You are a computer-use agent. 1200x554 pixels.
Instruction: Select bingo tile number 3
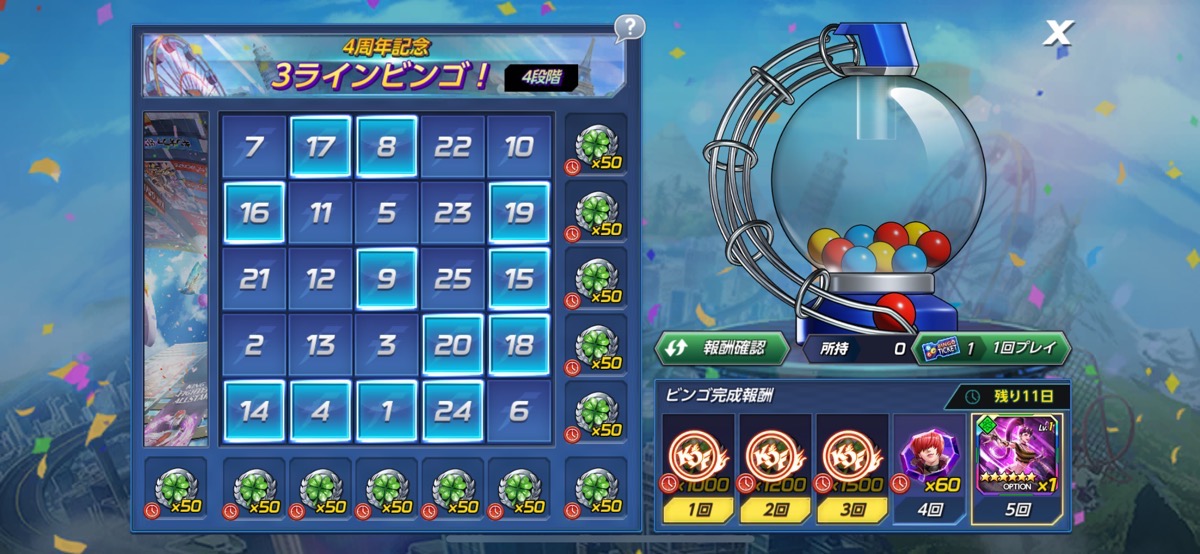pyautogui.click(x=386, y=345)
